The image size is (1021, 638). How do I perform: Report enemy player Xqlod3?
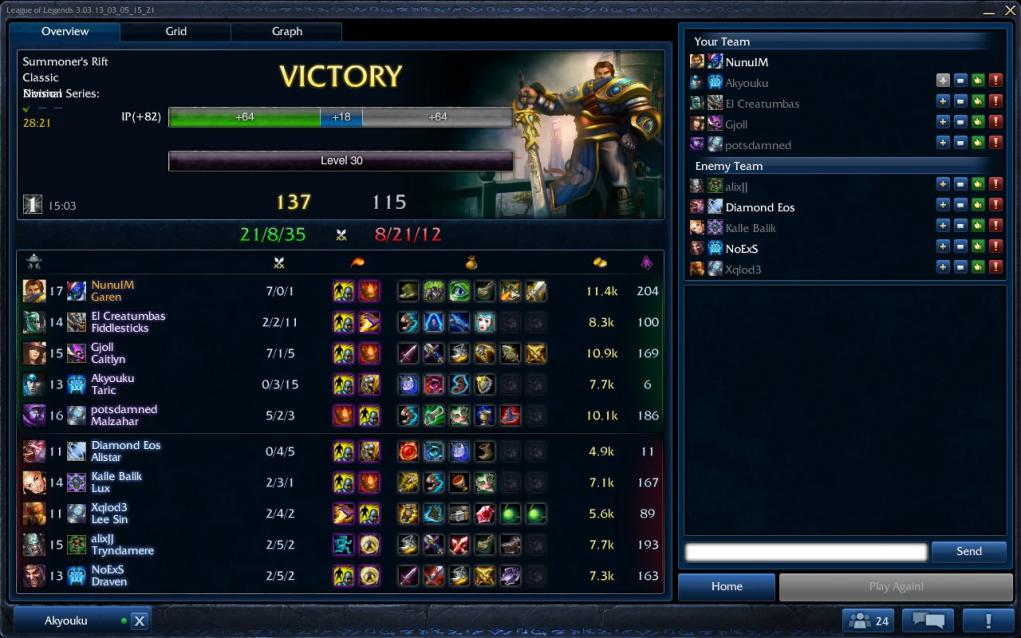point(995,267)
